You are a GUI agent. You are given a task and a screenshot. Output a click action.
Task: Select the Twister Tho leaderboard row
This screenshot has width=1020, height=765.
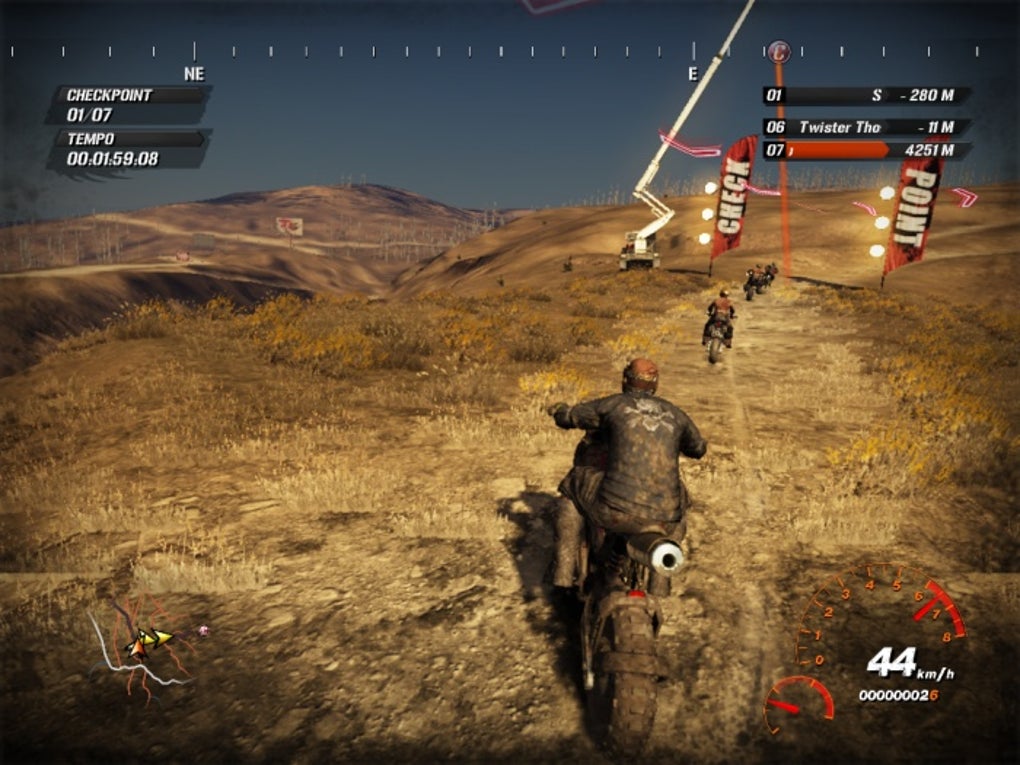coord(866,127)
